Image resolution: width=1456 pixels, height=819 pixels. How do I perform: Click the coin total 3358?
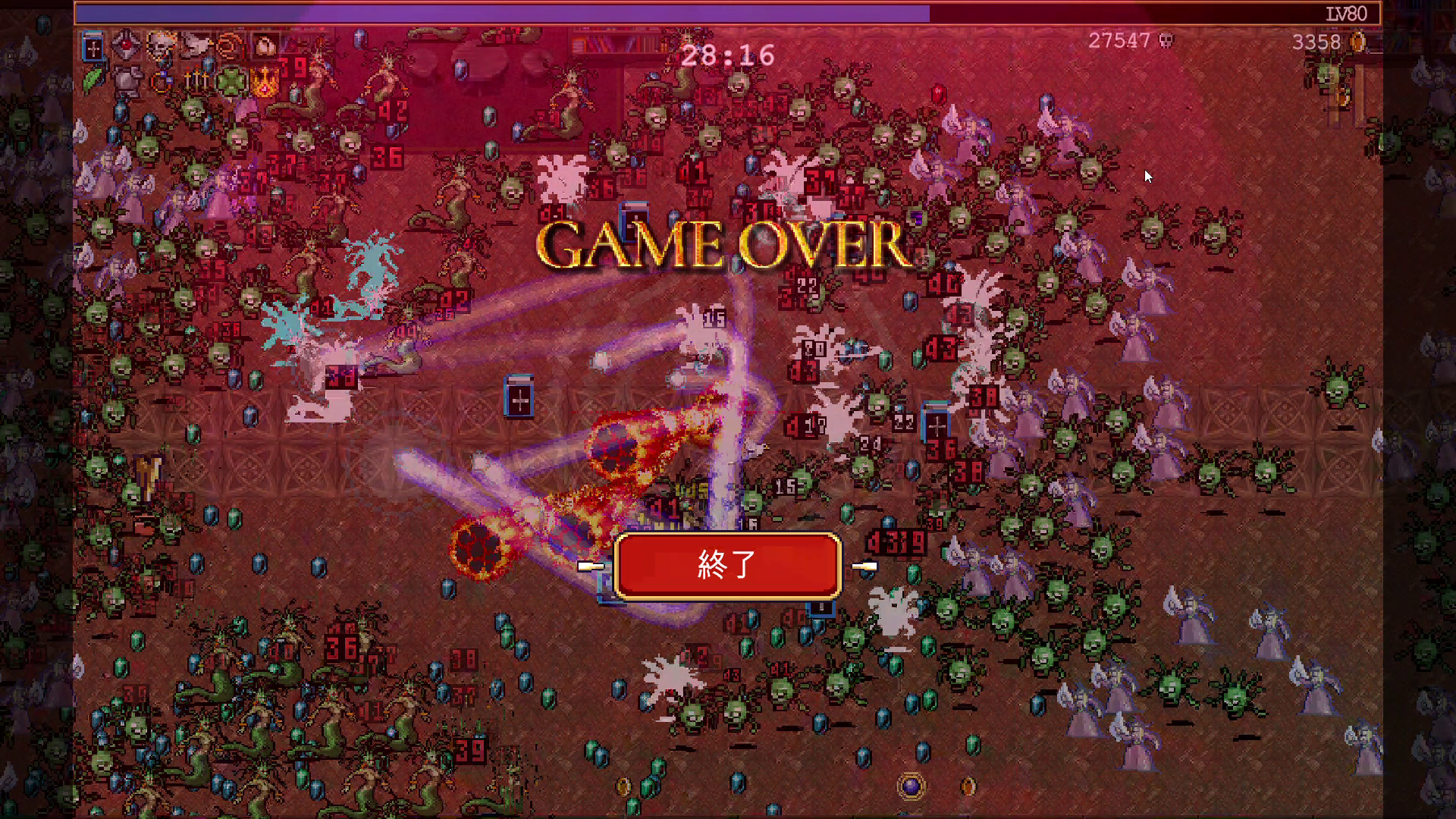coord(1315,42)
